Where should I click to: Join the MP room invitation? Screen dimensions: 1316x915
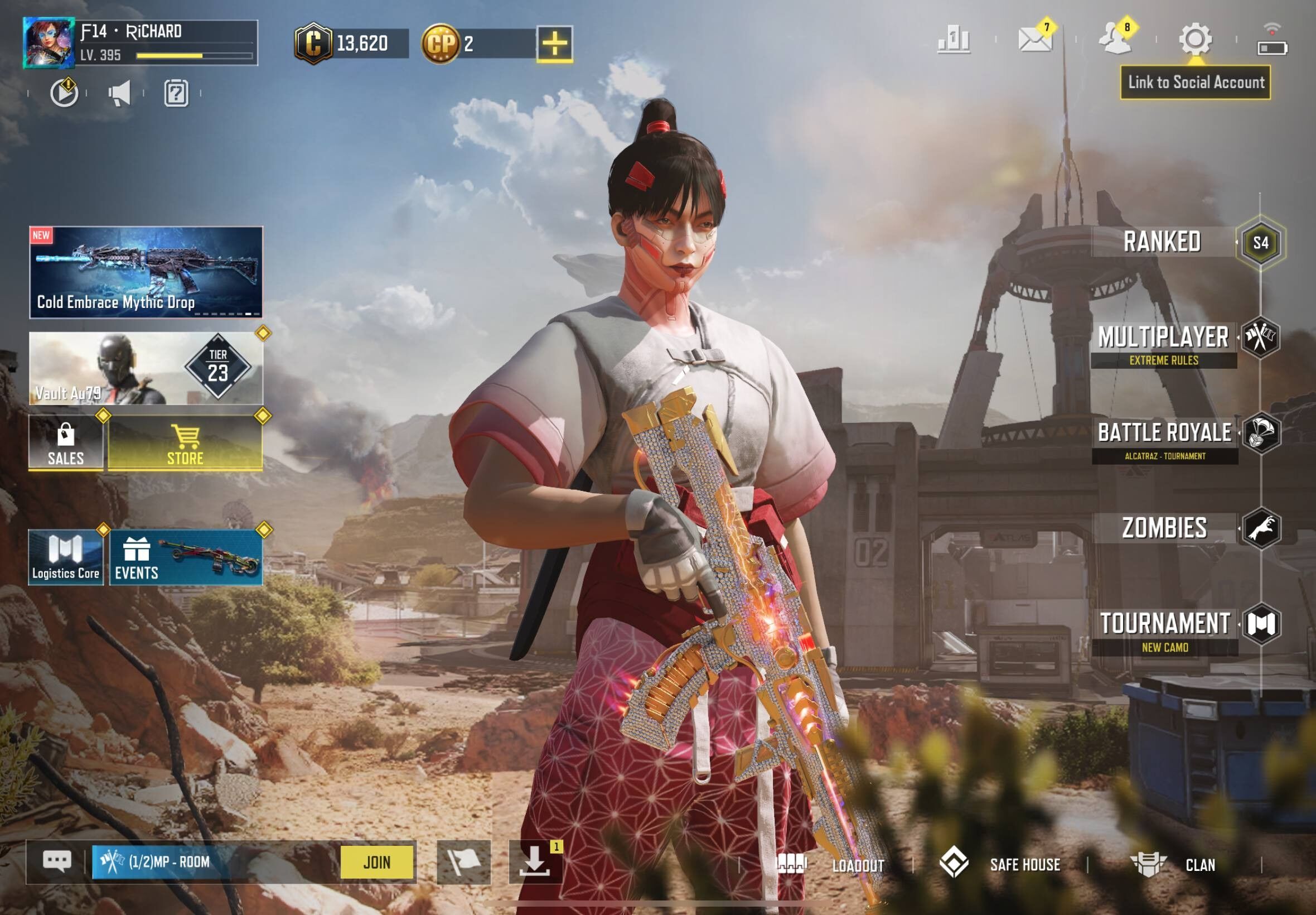(376, 862)
